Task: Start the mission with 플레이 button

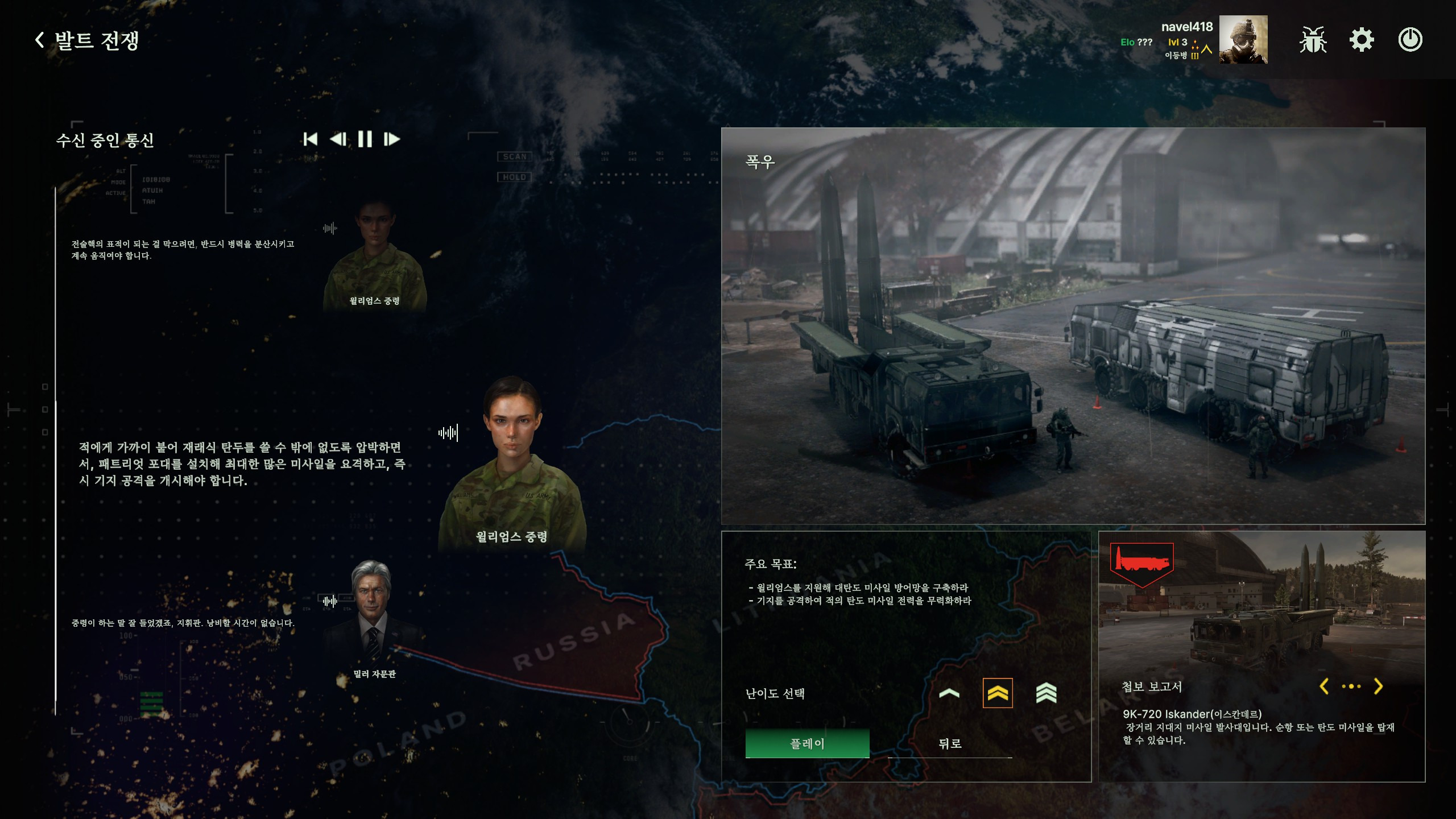Action: tap(807, 743)
